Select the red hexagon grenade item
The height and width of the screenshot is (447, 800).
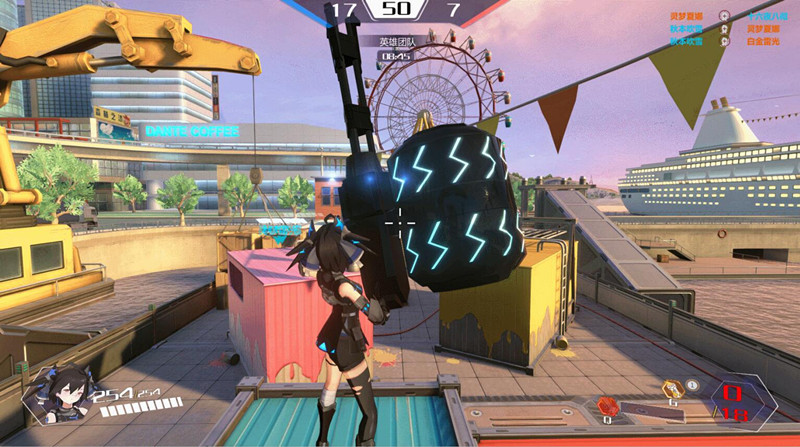(x=608, y=404)
